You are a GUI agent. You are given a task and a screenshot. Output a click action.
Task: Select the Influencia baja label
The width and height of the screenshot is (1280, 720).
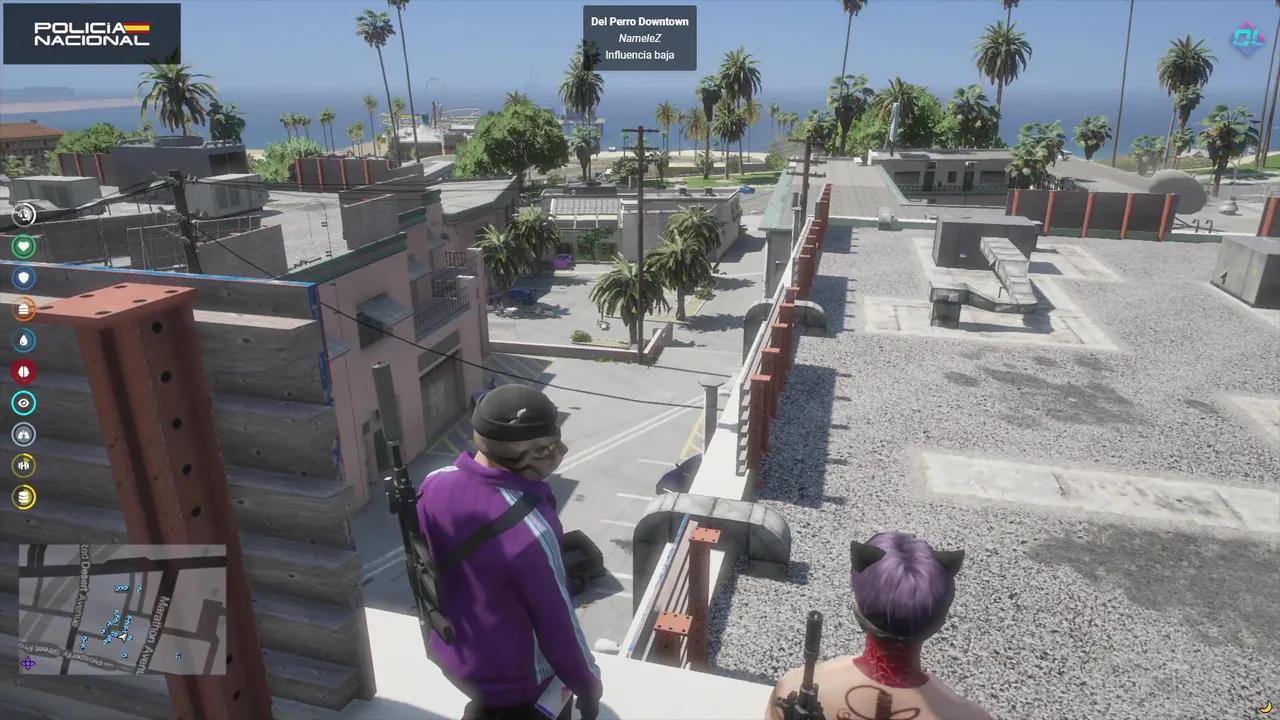pos(639,55)
